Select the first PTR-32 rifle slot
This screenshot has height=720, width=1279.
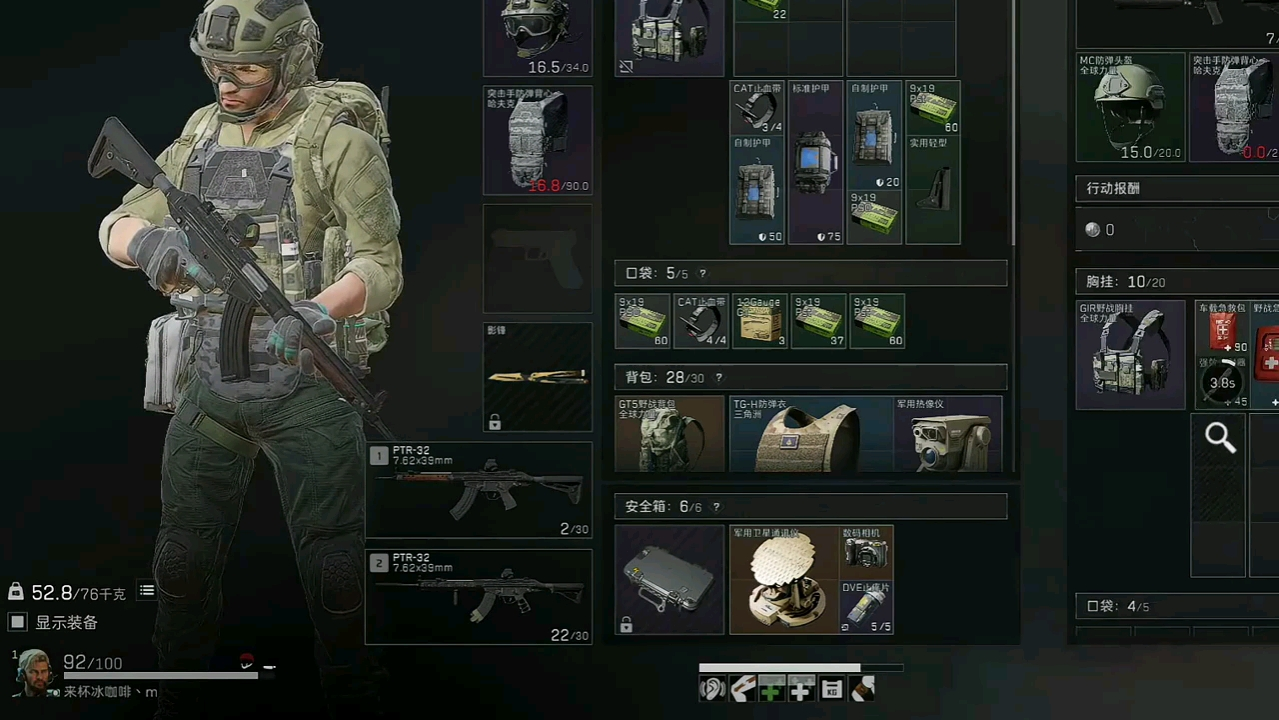click(479, 490)
